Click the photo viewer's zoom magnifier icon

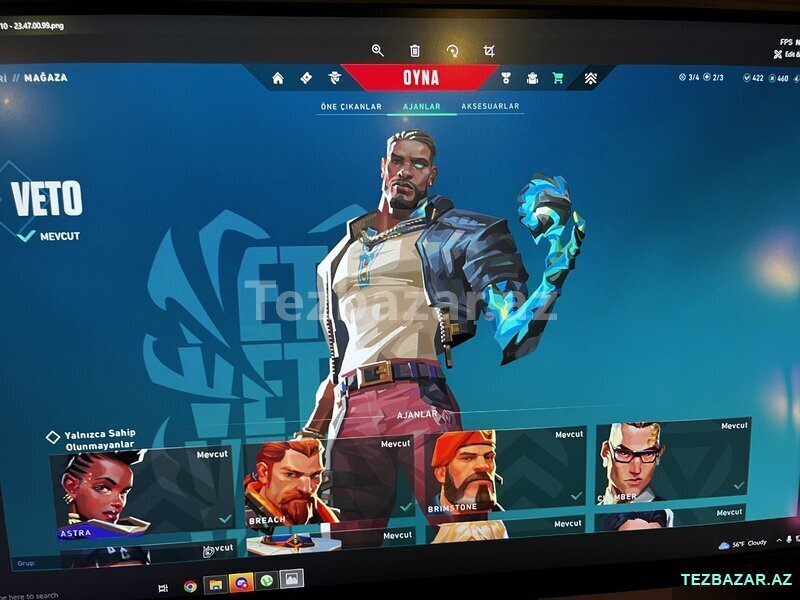[378, 50]
